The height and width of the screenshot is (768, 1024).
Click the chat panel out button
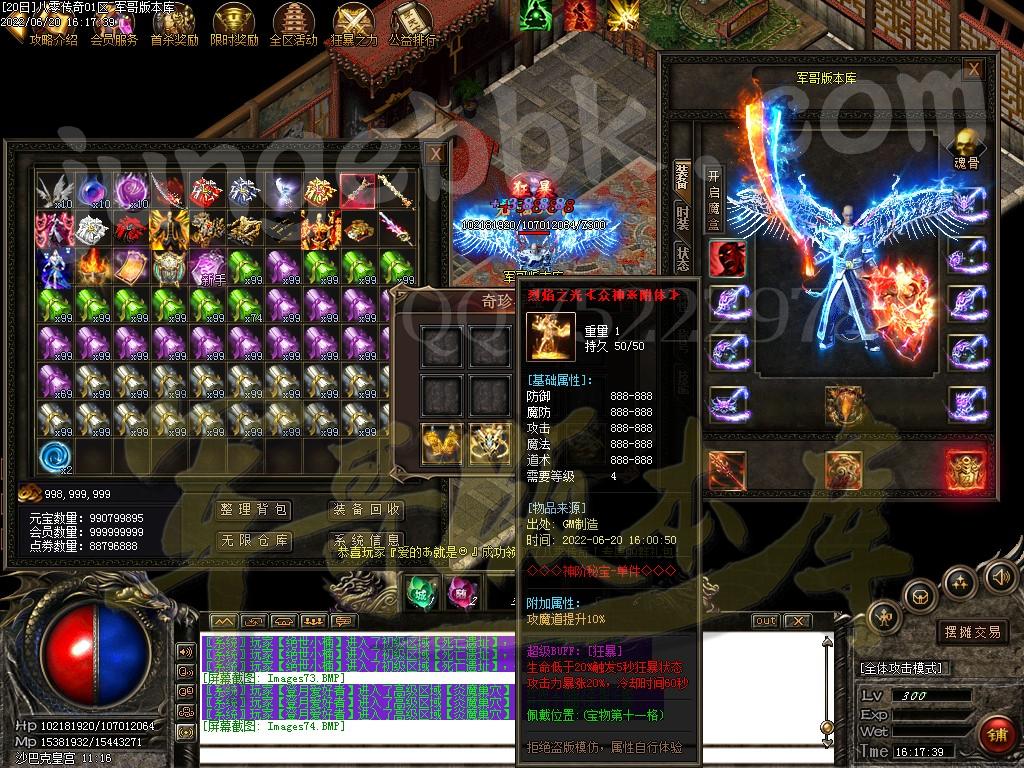(x=765, y=620)
